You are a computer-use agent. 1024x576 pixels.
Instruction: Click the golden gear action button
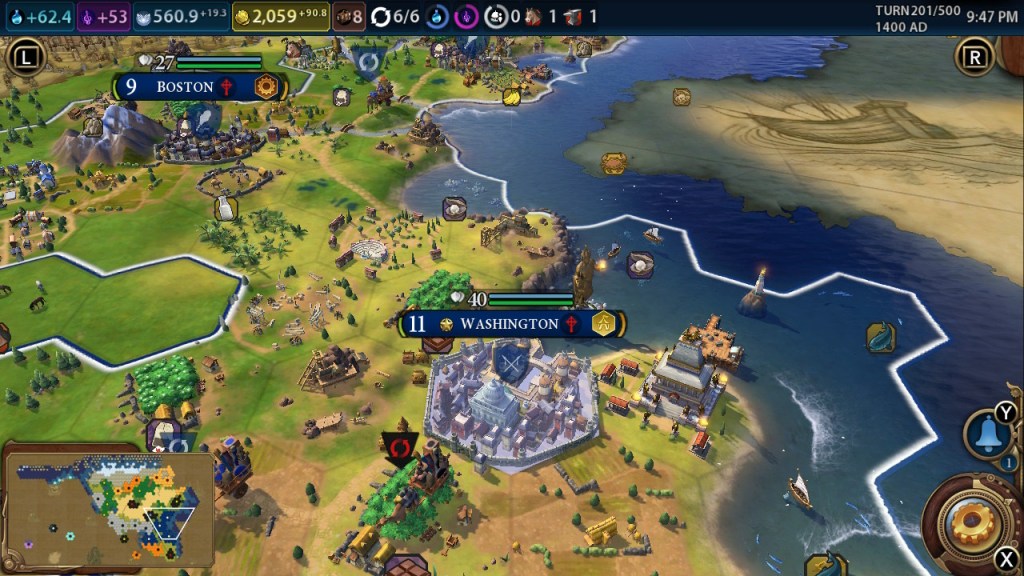pyautogui.click(x=970, y=517)
